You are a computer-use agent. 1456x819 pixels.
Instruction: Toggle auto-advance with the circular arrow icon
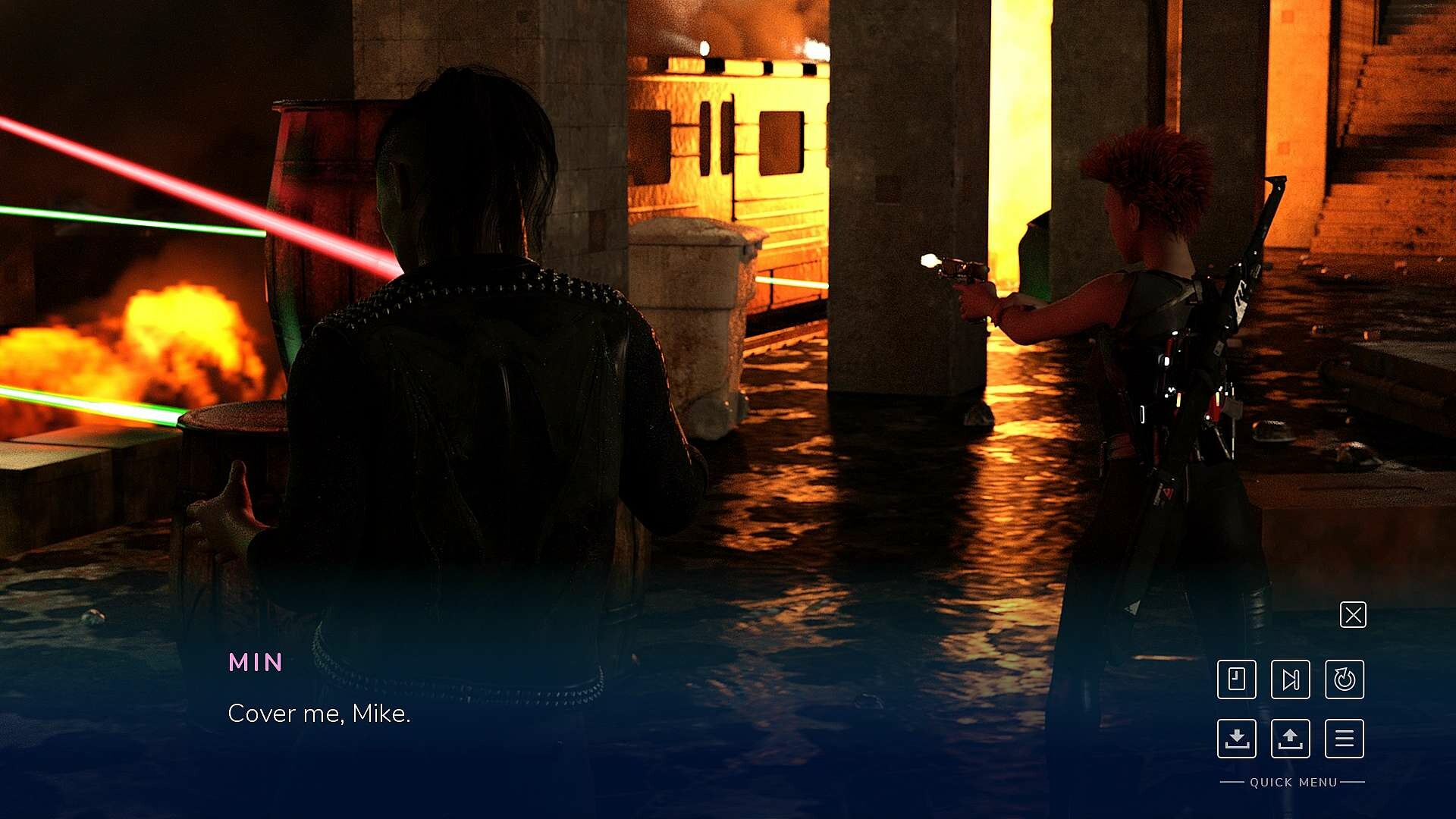point(1345,680)
